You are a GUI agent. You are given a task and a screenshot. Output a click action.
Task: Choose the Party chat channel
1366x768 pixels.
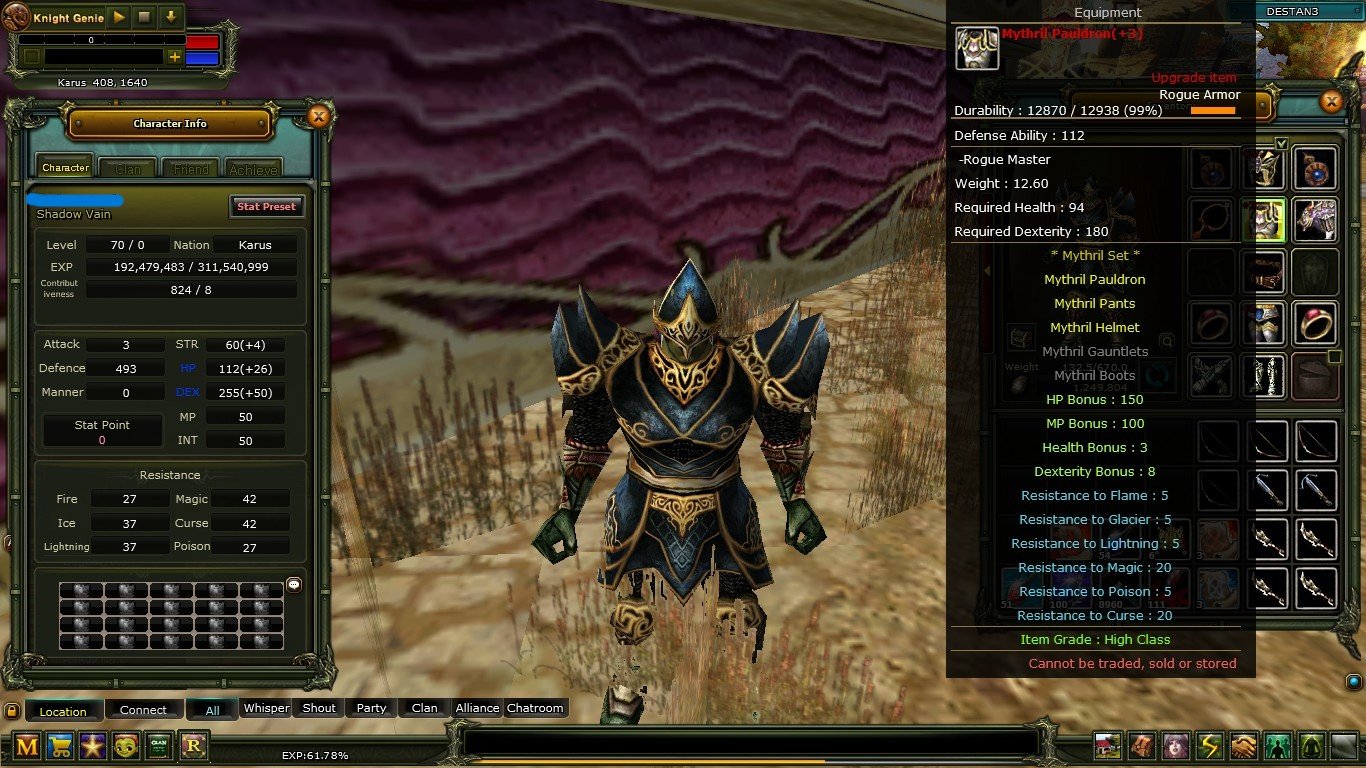point(371,708)
